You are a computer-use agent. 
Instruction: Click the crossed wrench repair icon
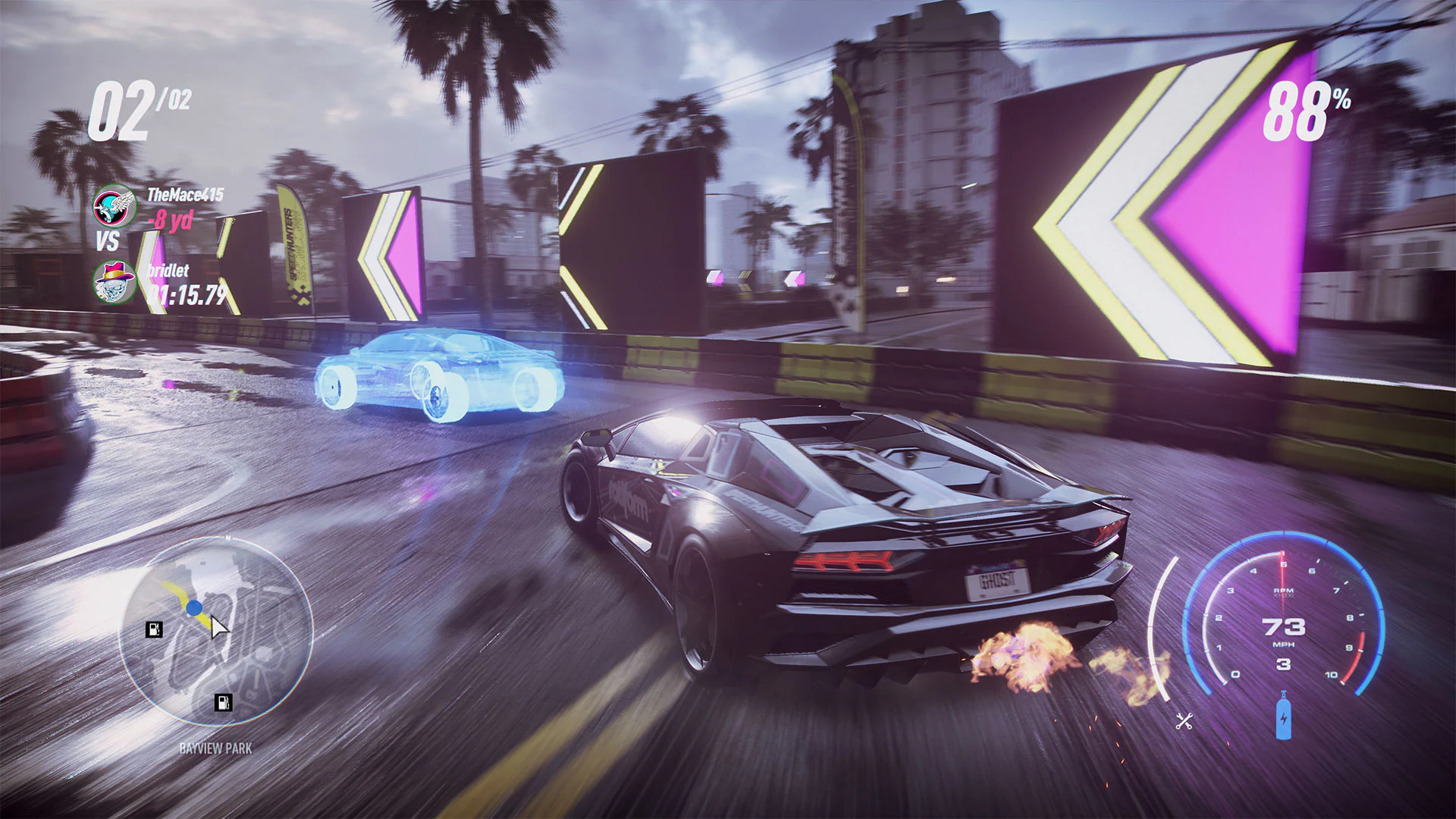point(1184,721)
